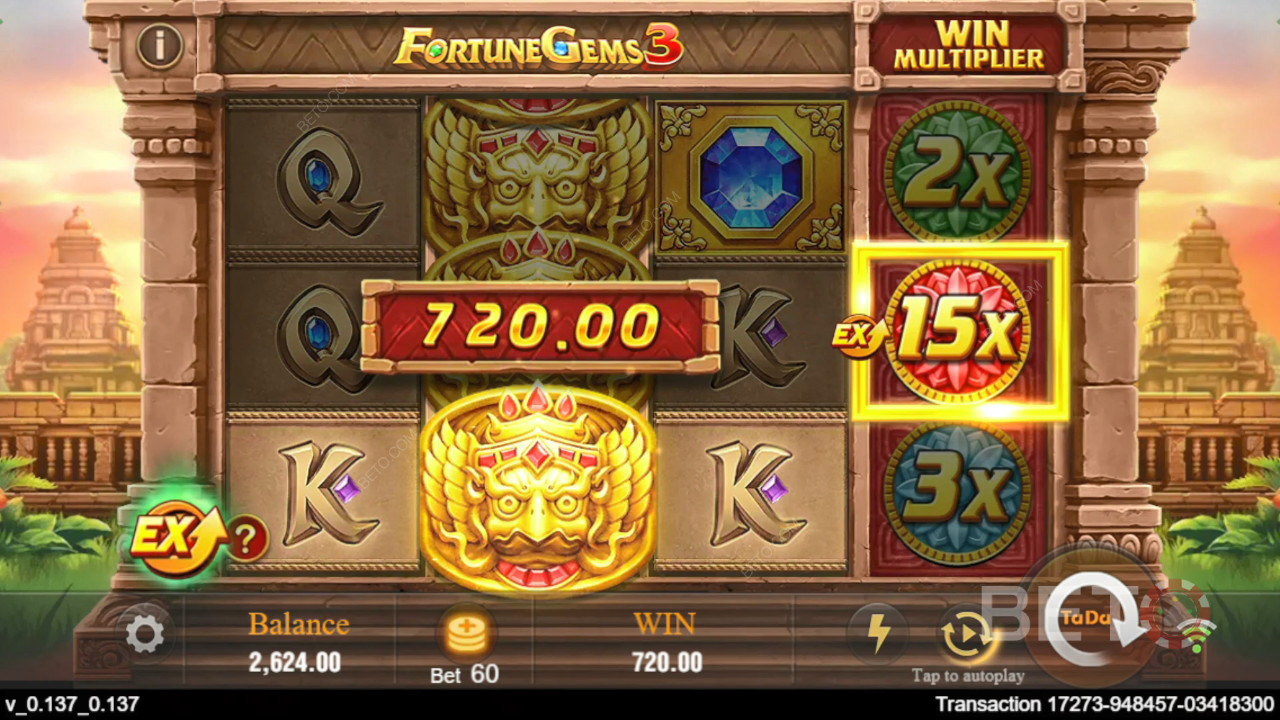
Task: Adjust bet with the coin stack button
Action: [x=463, y=634]
